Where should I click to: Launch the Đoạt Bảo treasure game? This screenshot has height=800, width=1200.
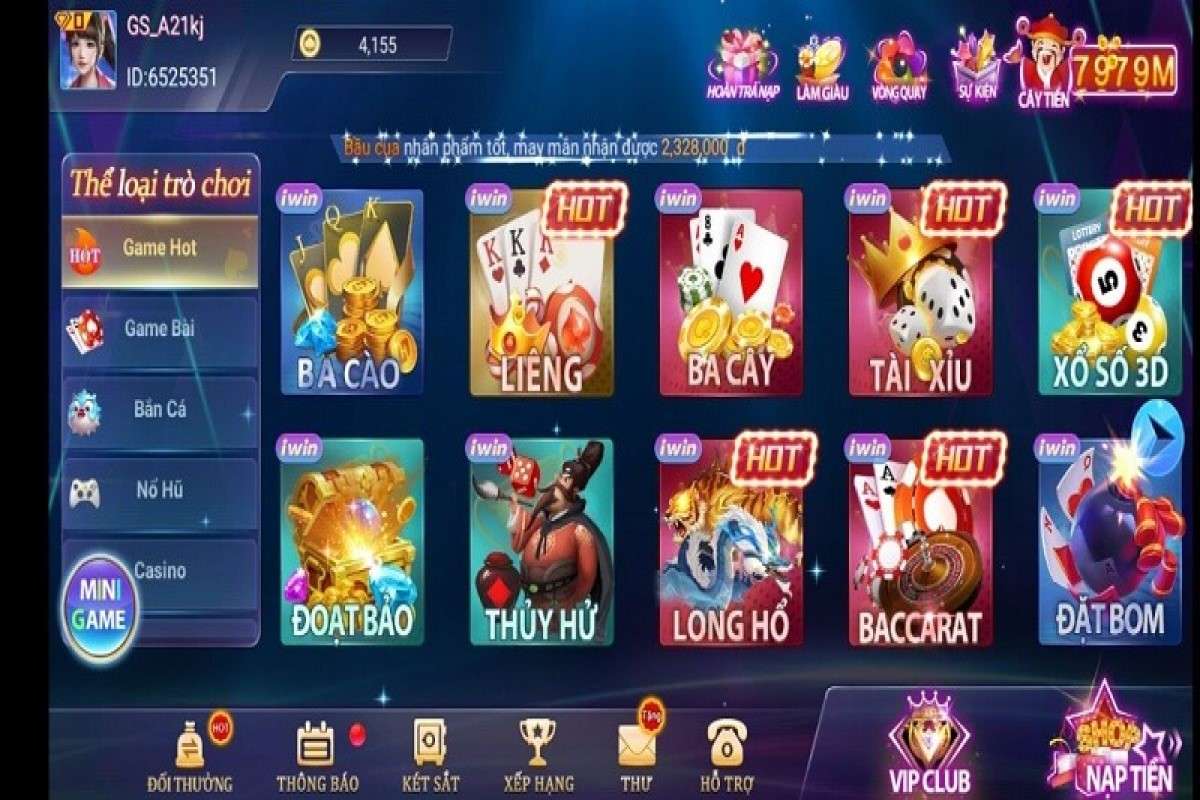click(x=351, y=542)
